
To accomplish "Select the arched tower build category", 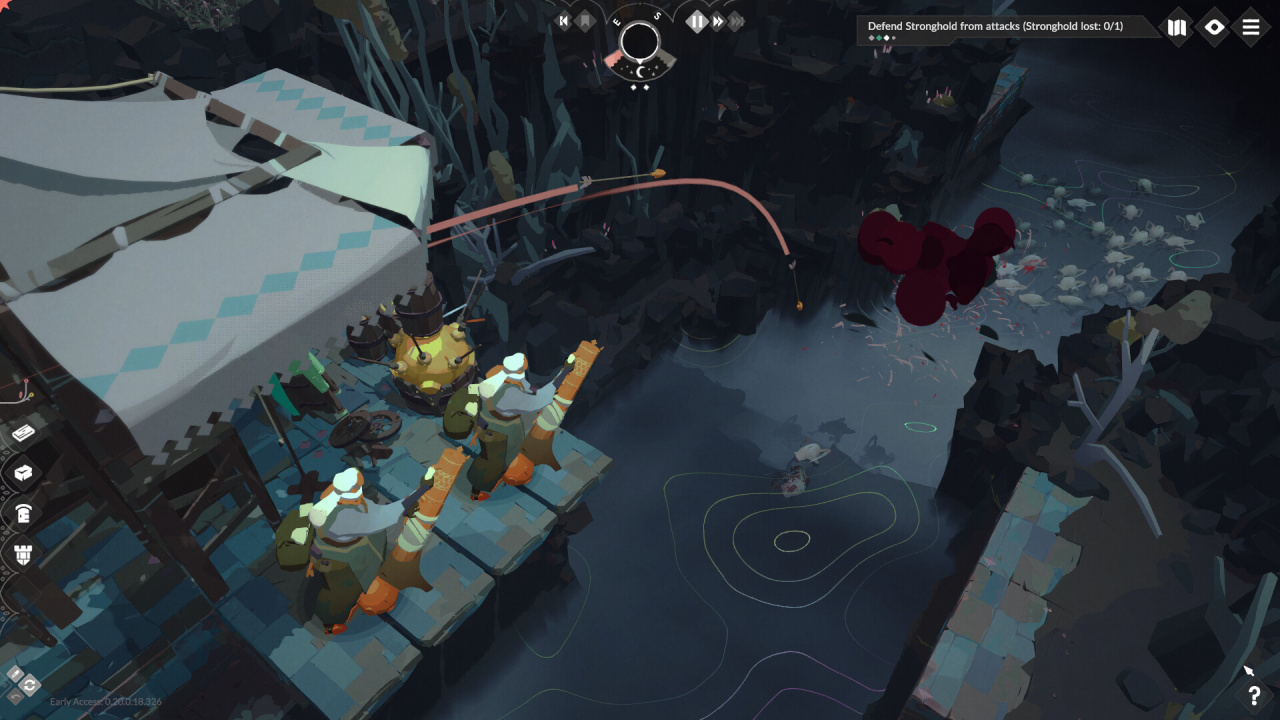I will pos(24,513).
